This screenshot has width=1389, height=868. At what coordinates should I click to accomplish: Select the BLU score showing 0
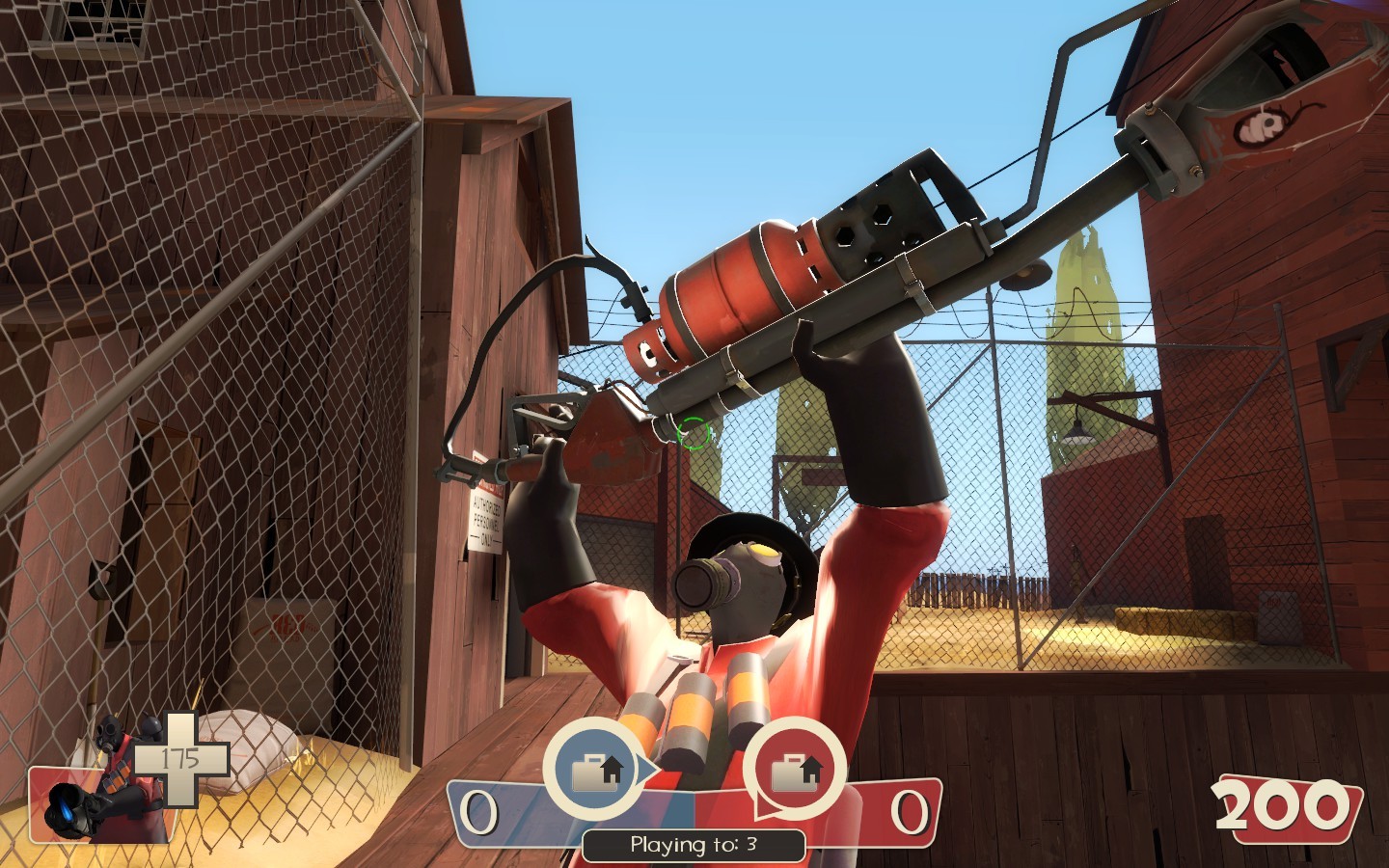477,810
